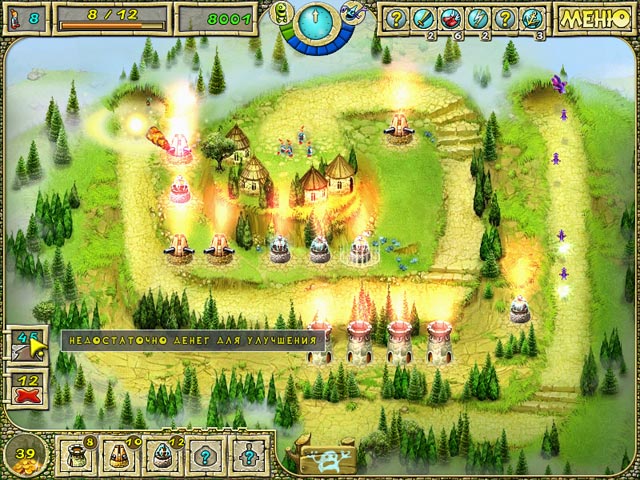Click the ghost signpost button
Image resolution: width=640 pixels, height=480 pixels.
click(x=321, y=453)
